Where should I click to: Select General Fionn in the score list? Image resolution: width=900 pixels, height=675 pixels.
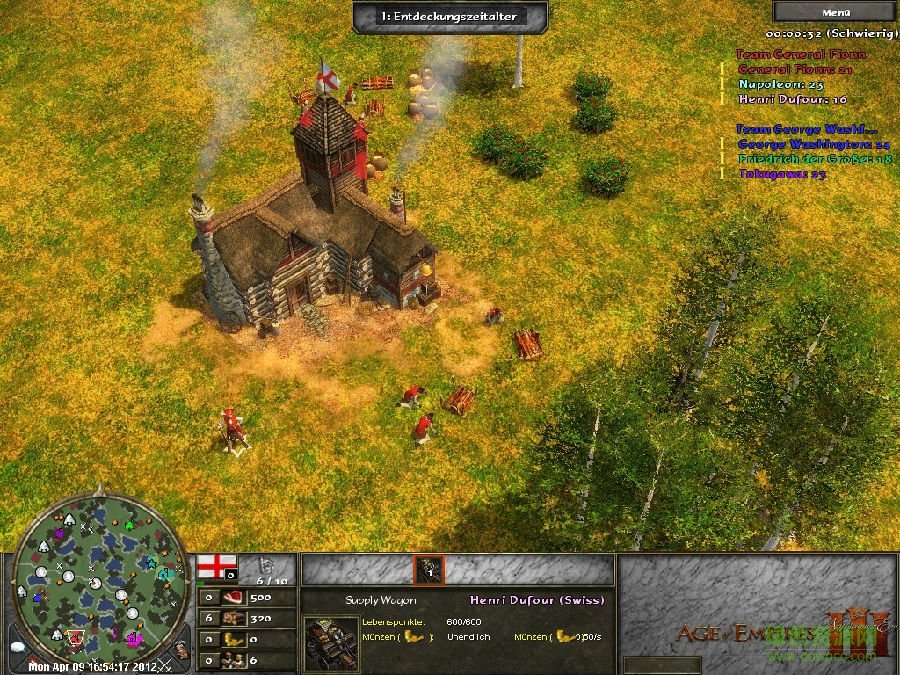pyautogui.click(x=795, y=70)
